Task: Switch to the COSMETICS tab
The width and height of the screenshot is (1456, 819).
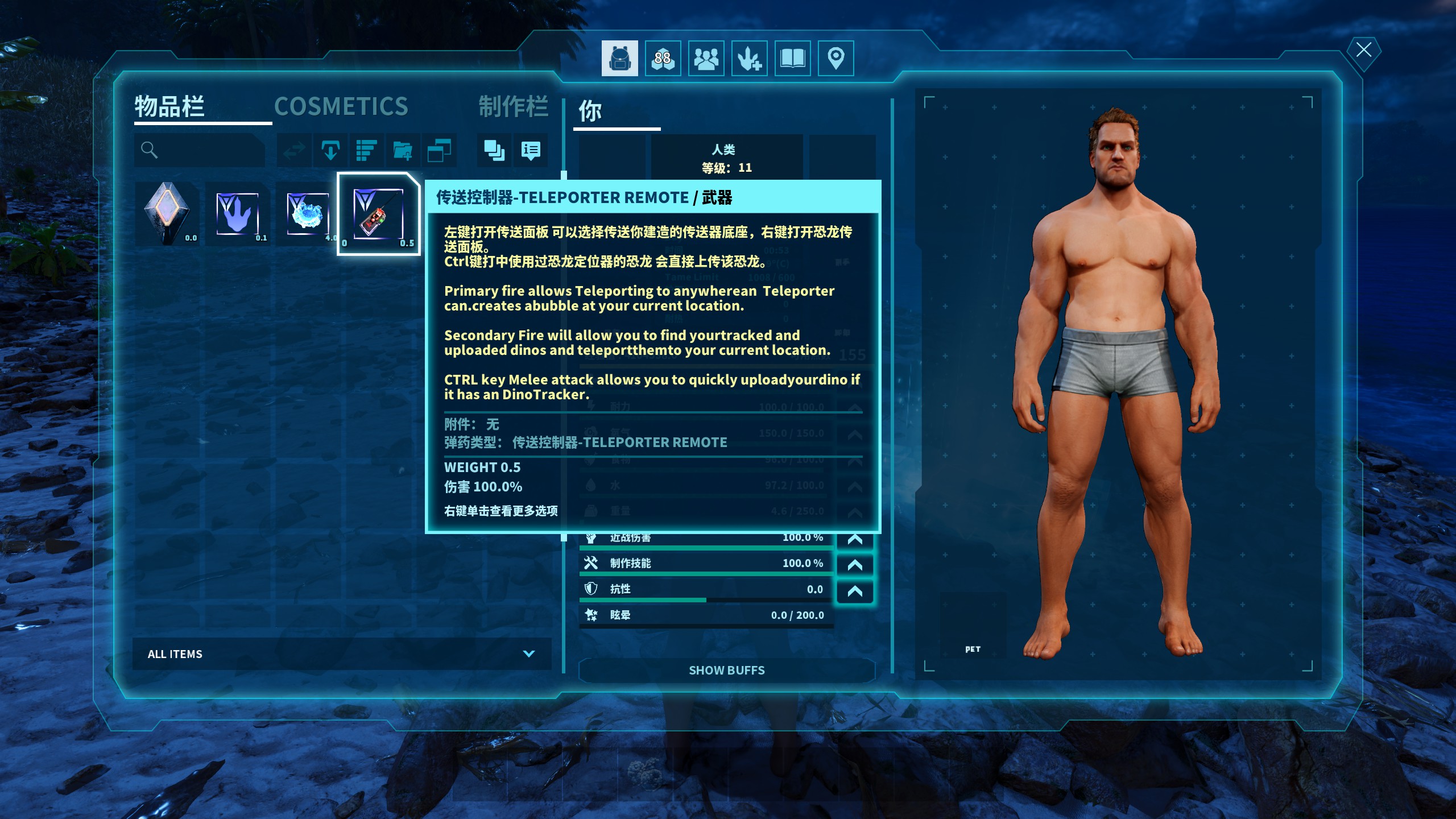Action: point(341,106)
